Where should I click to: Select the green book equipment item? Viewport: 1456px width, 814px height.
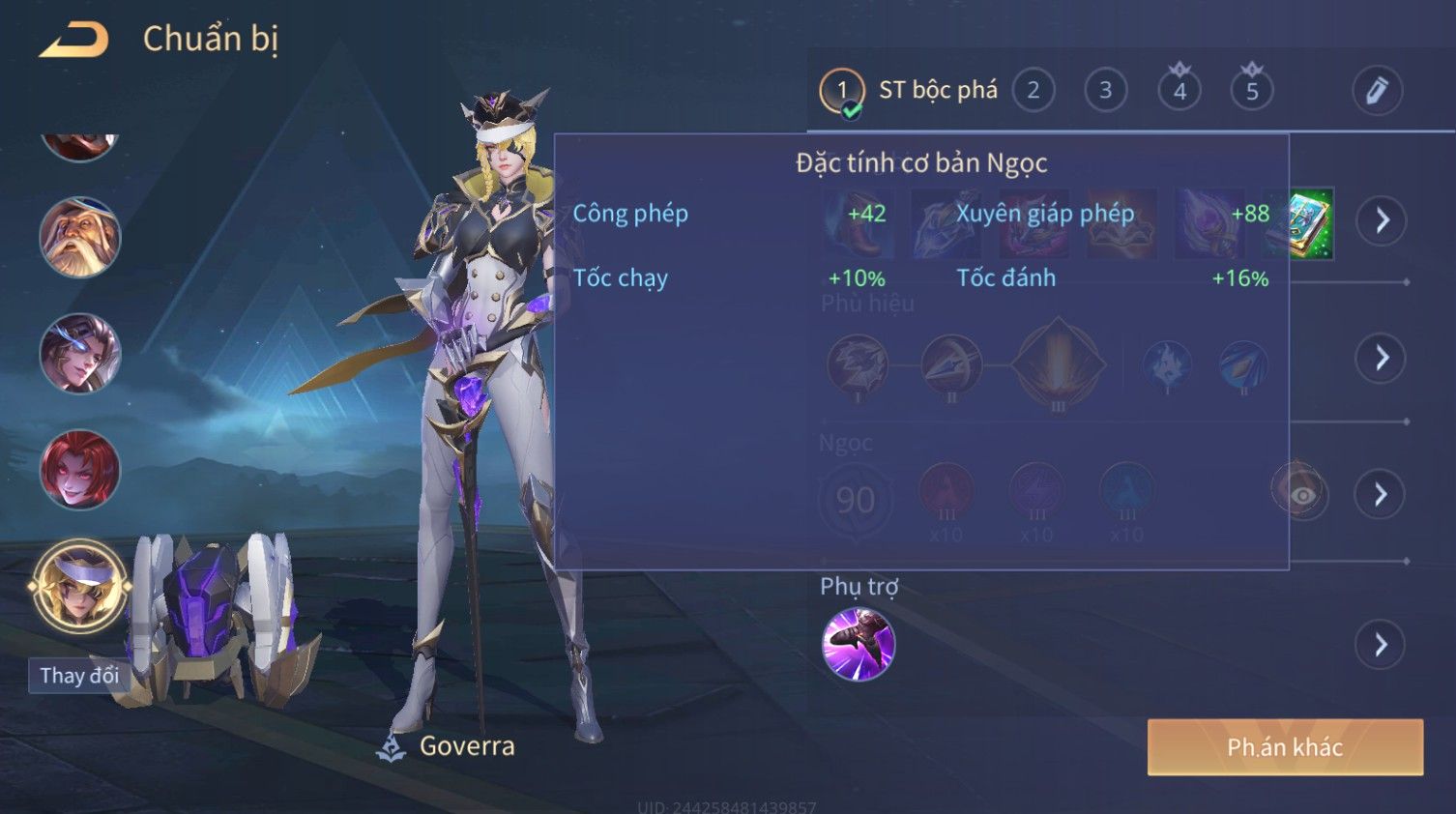pos(1310,223)
